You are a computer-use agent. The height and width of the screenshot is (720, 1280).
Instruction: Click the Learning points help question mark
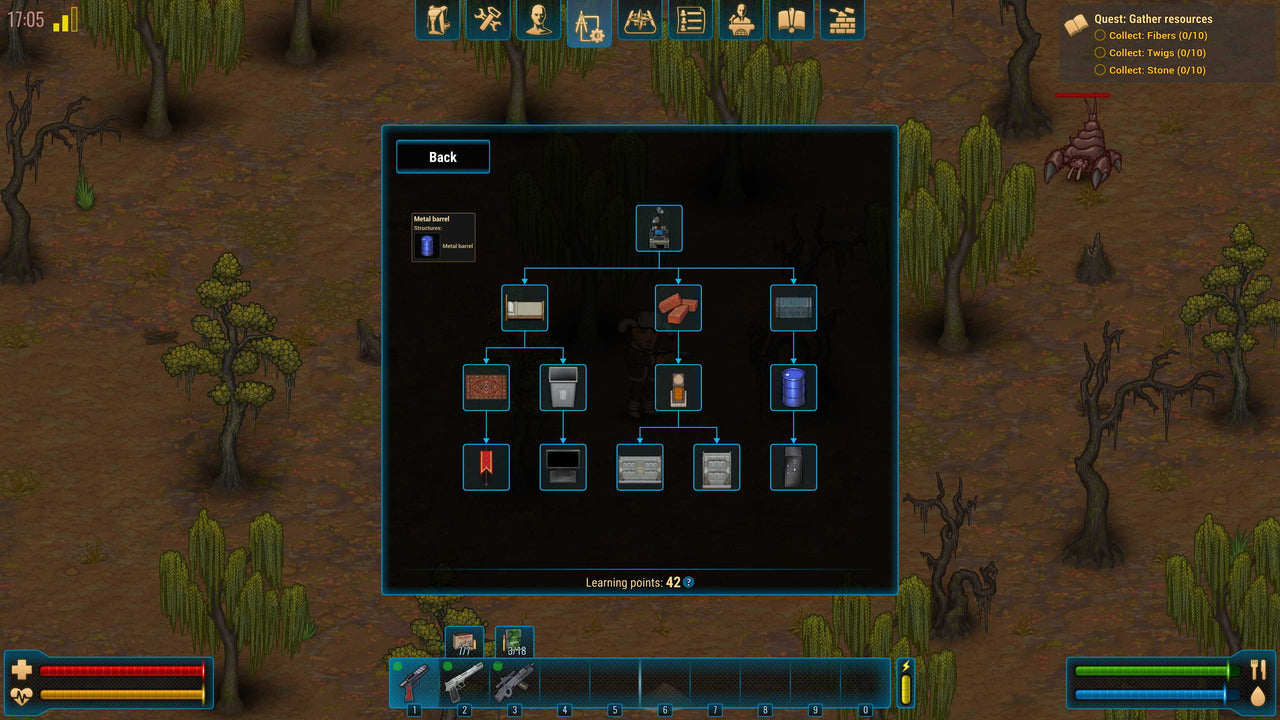click(x=688, y=582)
